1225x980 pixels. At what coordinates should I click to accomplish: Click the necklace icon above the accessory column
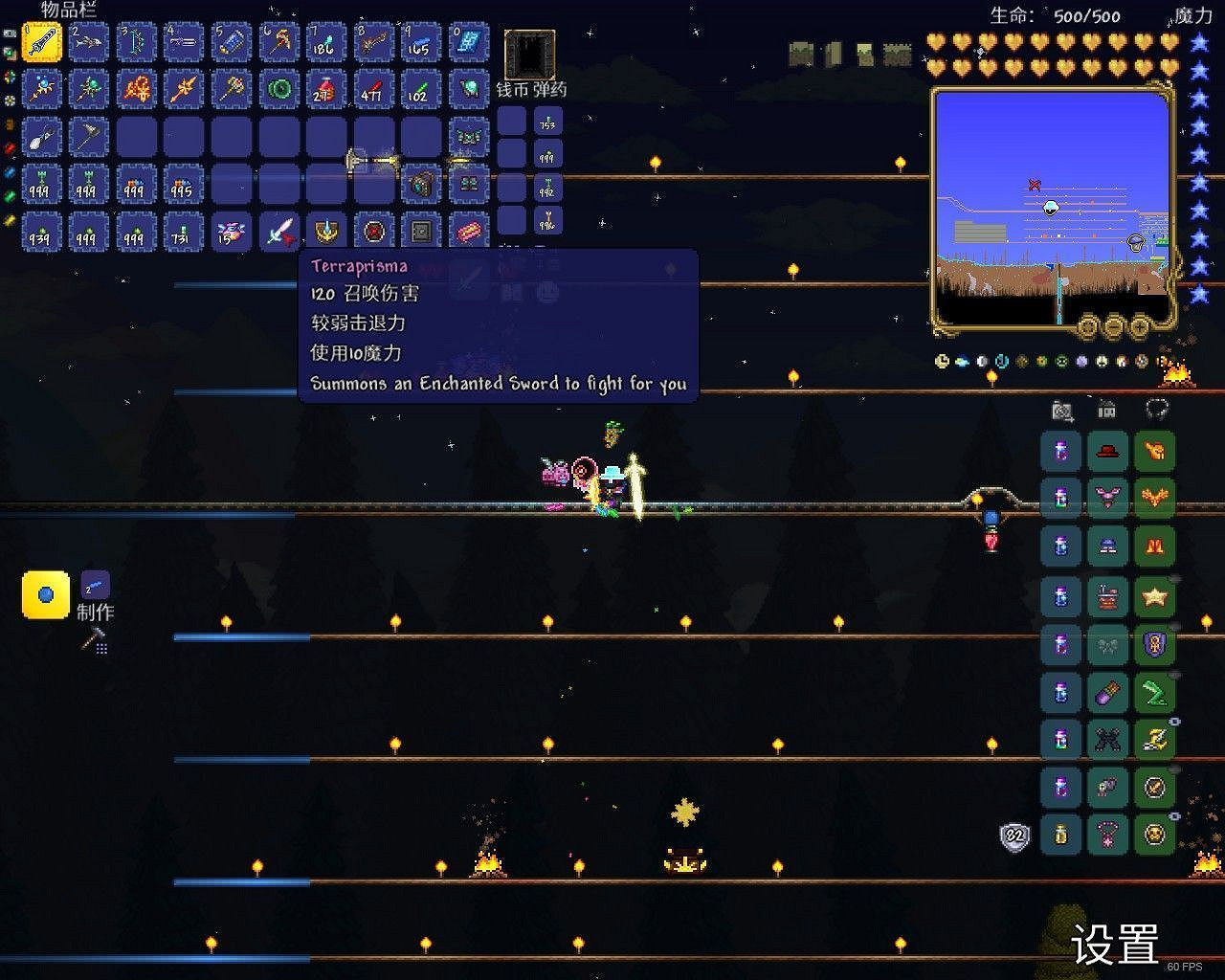pyautogui.click(x=1155, y=409)
